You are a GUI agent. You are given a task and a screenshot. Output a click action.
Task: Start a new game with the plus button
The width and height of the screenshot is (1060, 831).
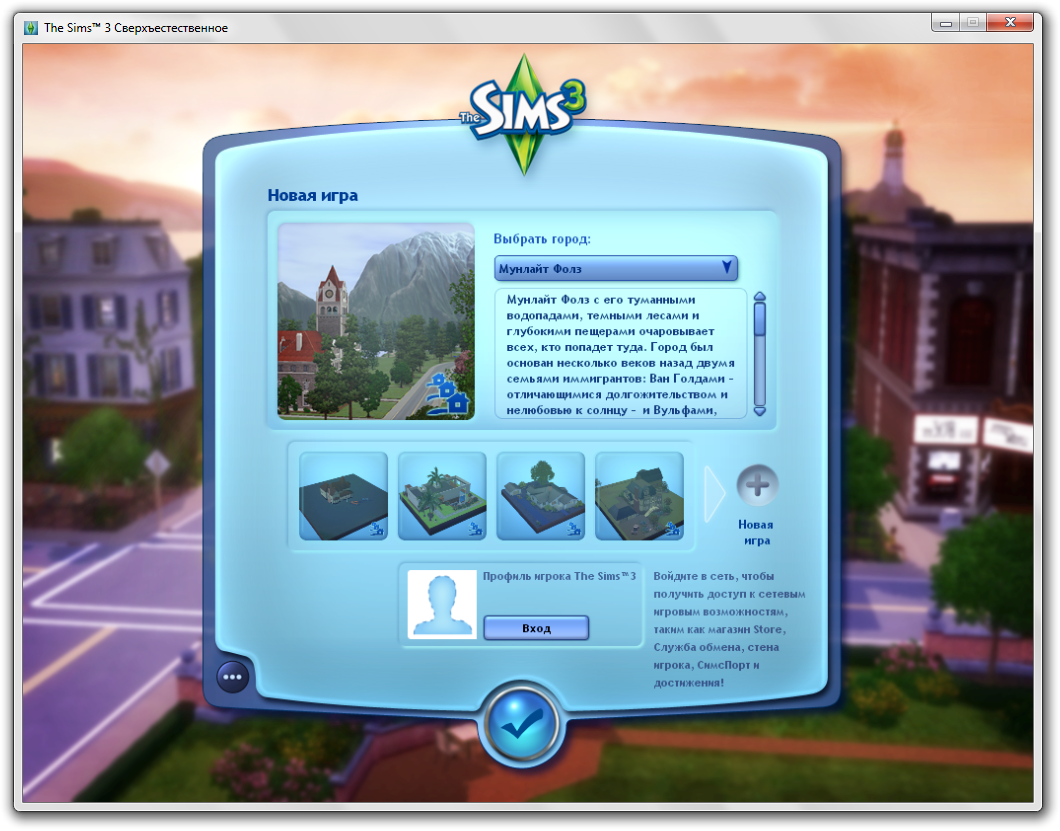click(x=757, y=486)
